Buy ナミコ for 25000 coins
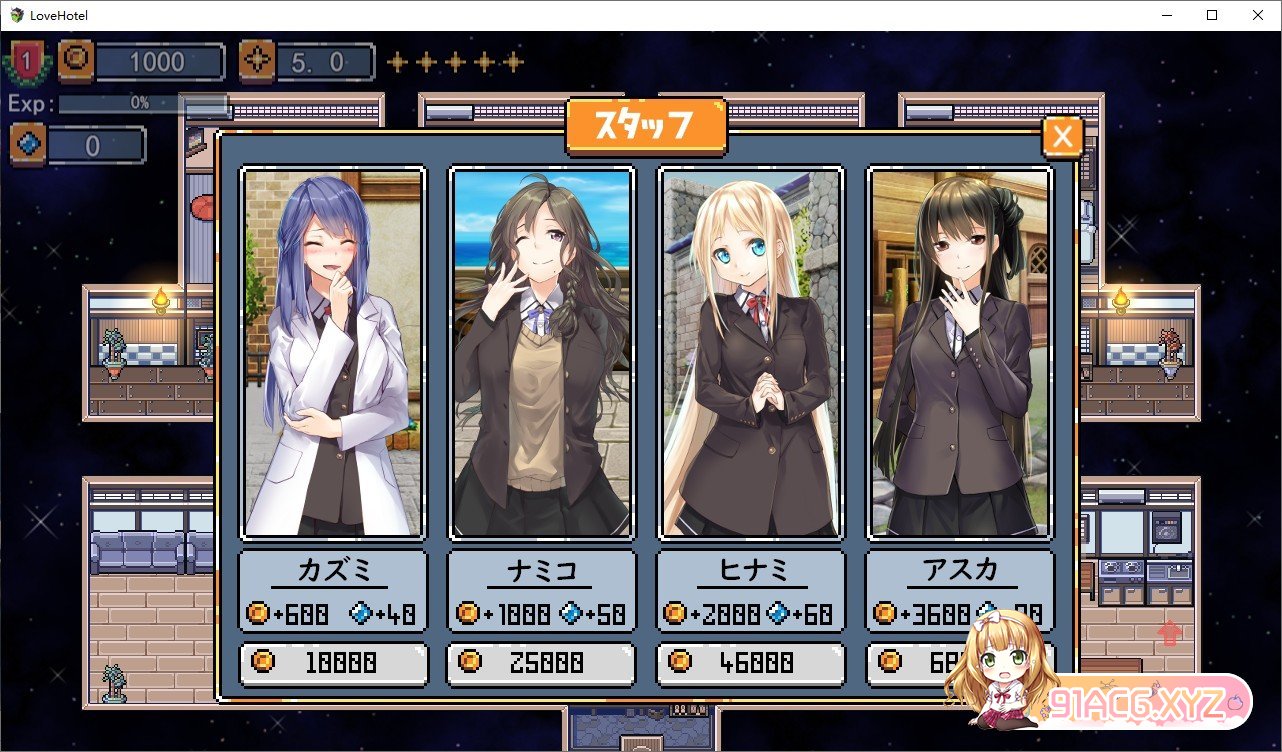The image size is (1282, 752). [x=542, y=663]
